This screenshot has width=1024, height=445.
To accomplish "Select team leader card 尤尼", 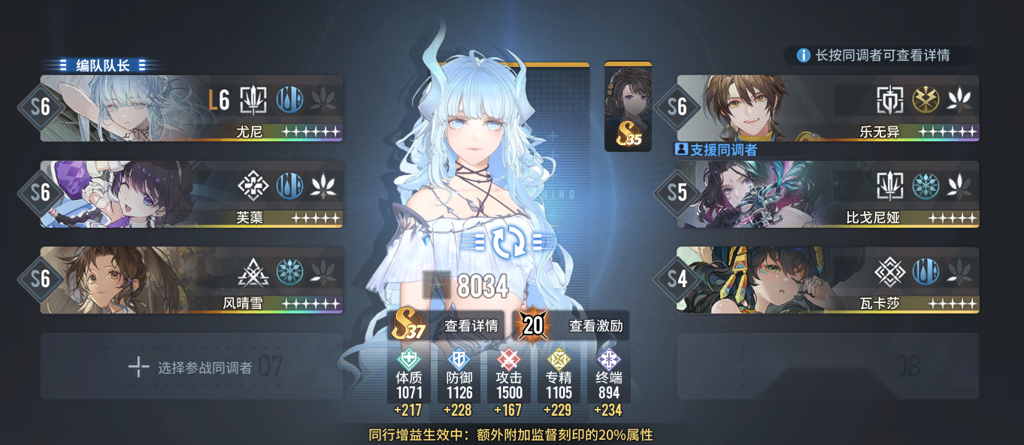I will [x=190, y=110].
